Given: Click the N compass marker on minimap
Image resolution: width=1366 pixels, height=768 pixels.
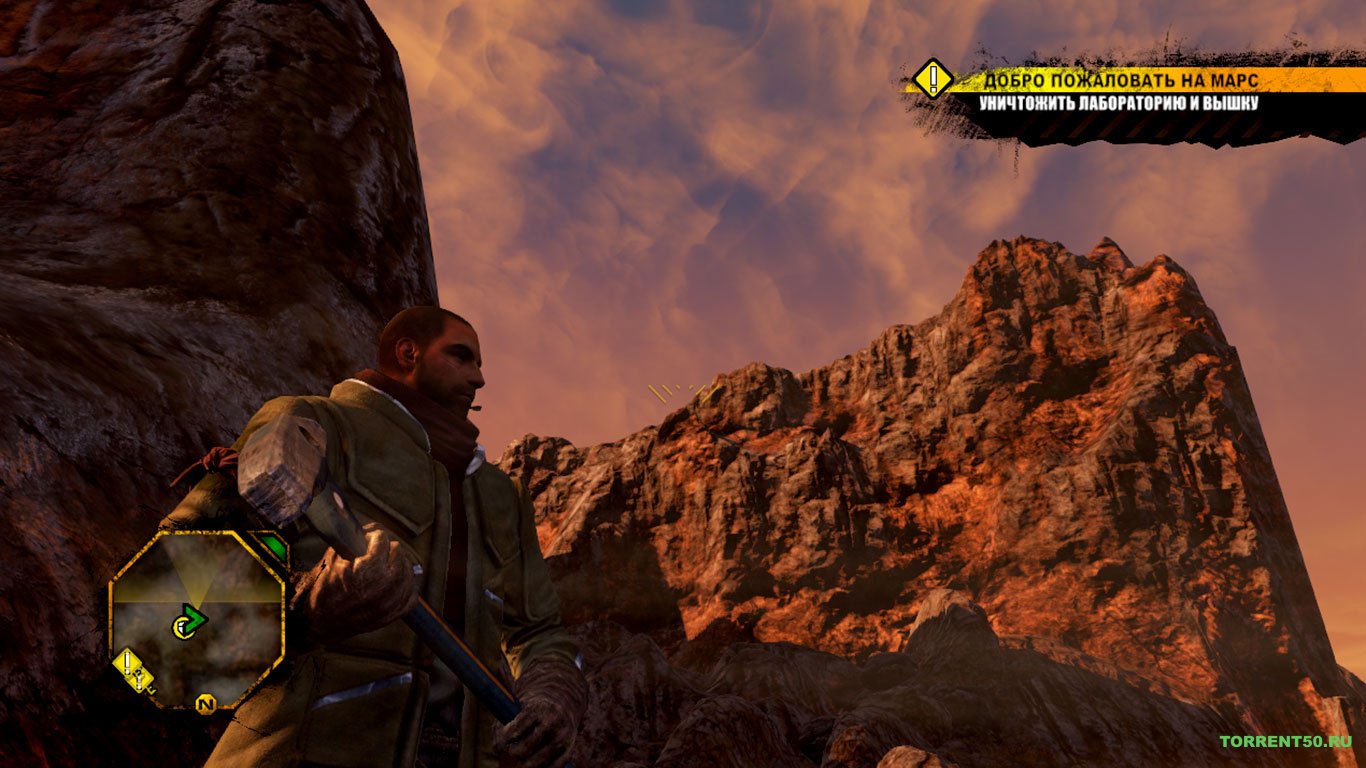Looking at the screenshot, I should point(206,704).
